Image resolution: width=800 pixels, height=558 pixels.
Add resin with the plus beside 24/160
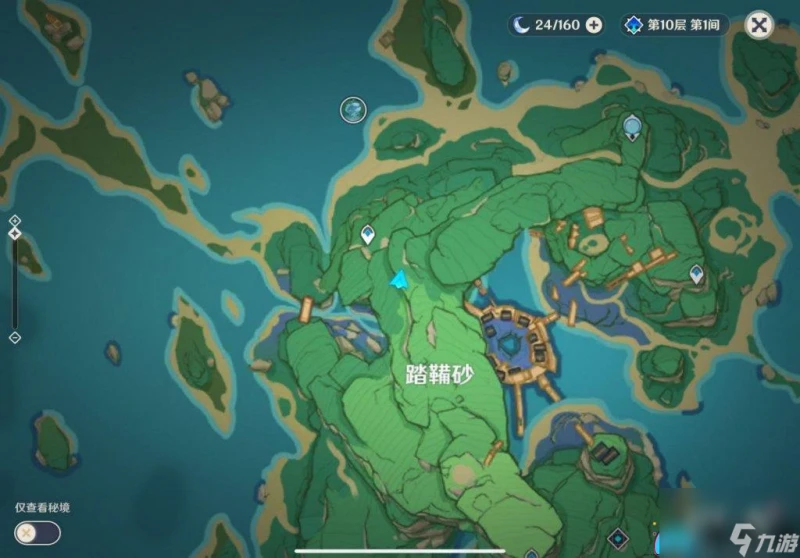click(594, 25)
